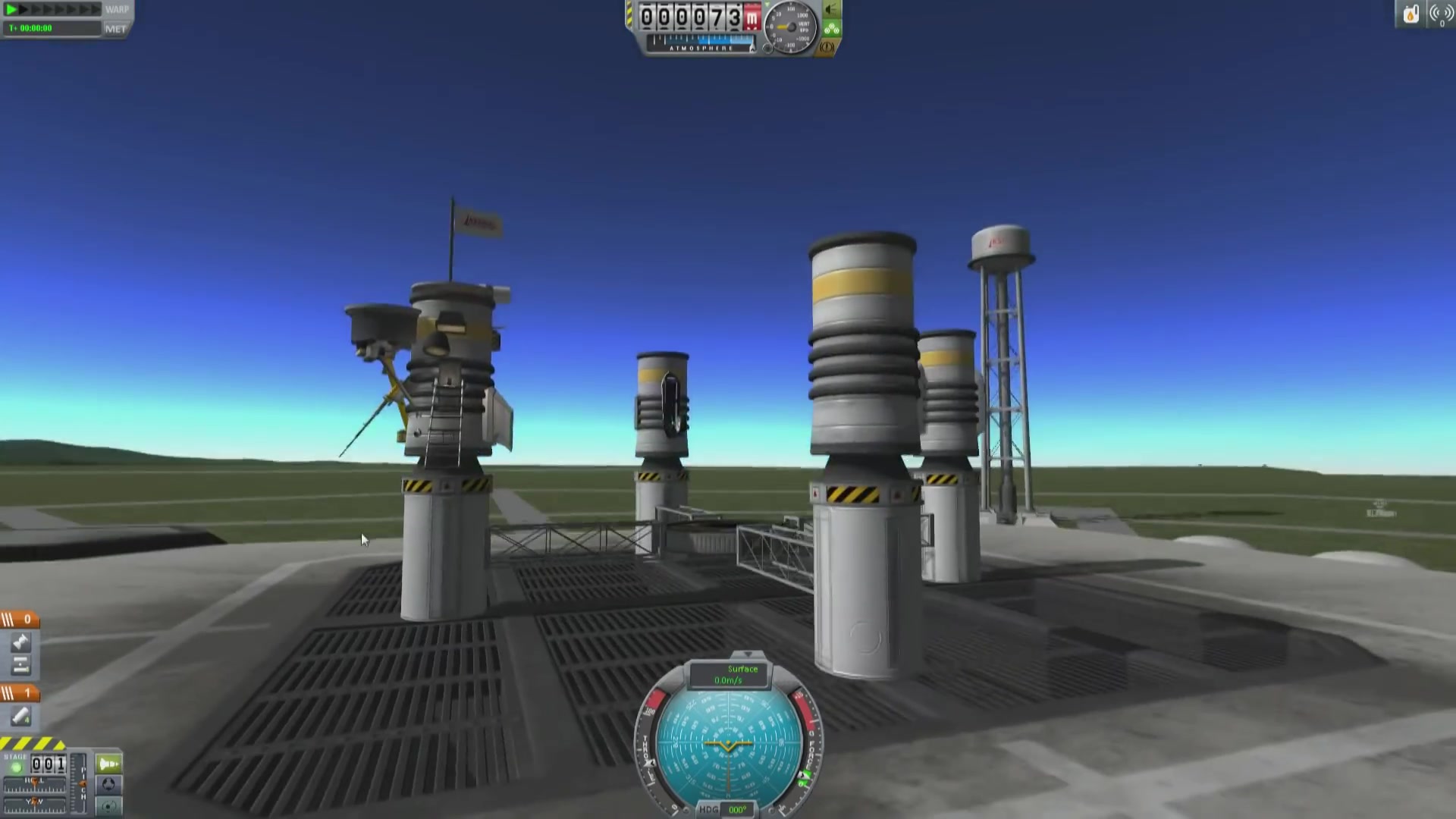
Task: Select the decoupler icon in stage 0
Action: [x=20, y=641]
